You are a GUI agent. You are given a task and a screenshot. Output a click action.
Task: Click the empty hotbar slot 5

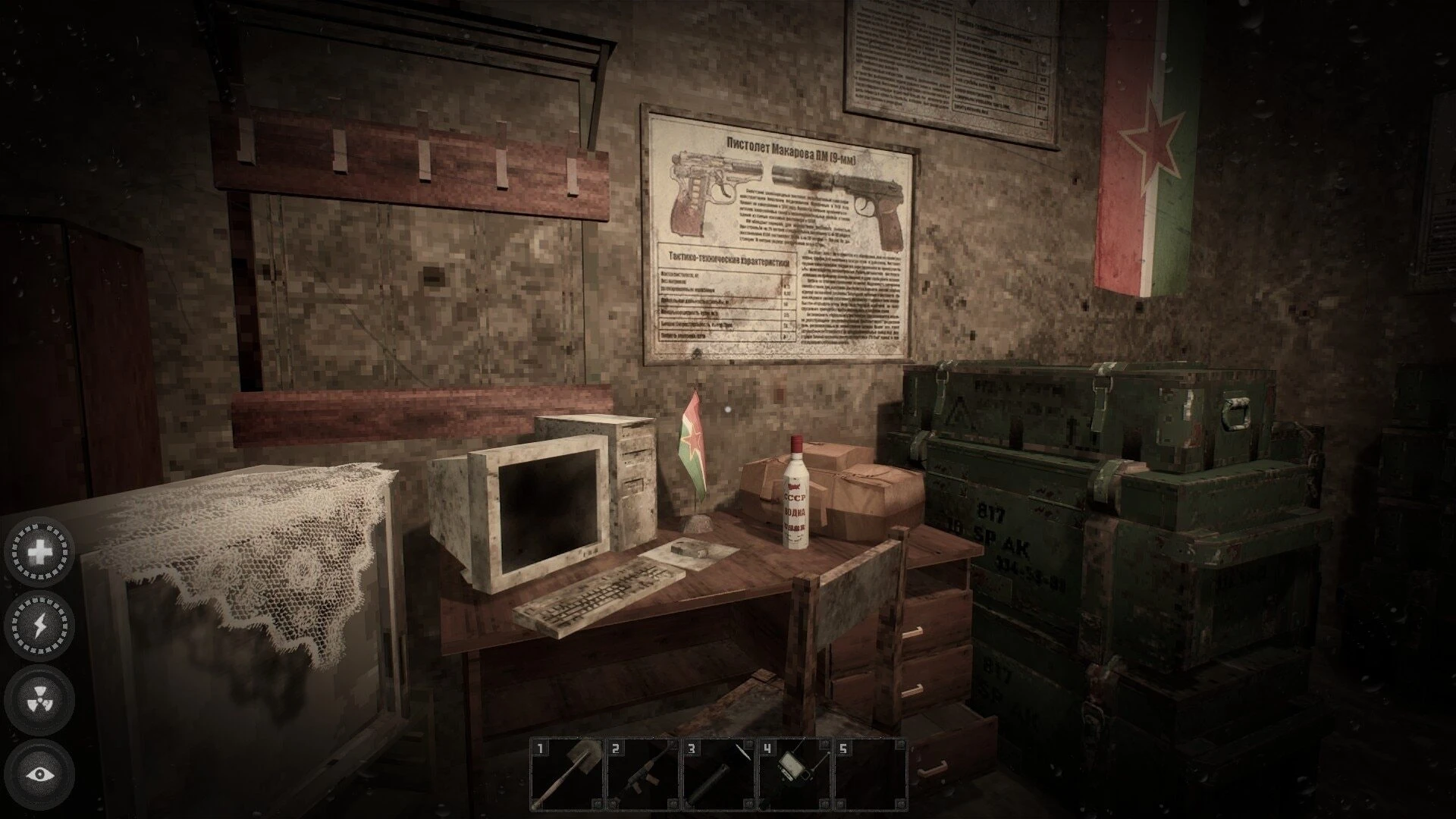871,773
